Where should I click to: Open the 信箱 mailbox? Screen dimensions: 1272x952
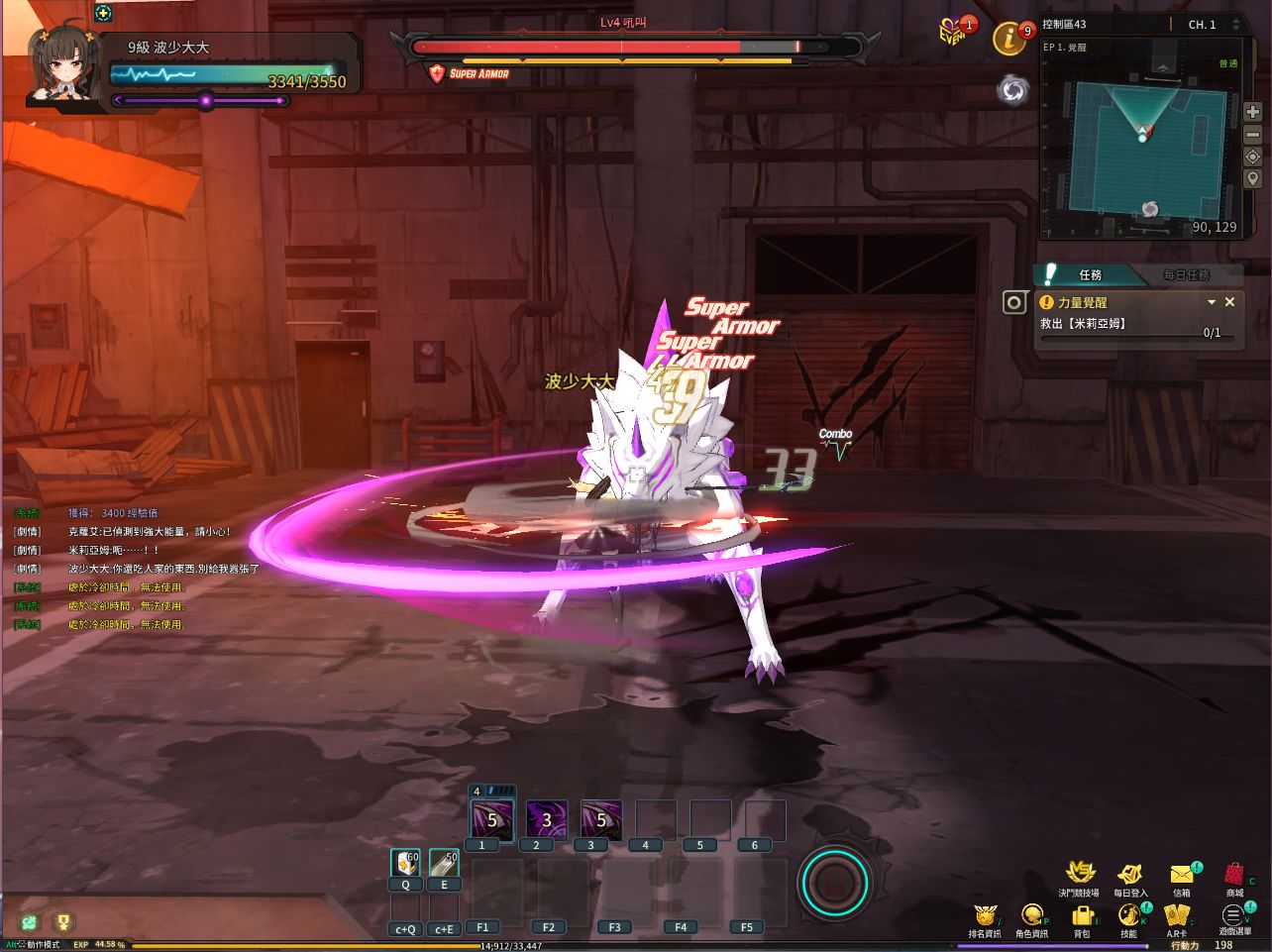(x=1182, y=875)
